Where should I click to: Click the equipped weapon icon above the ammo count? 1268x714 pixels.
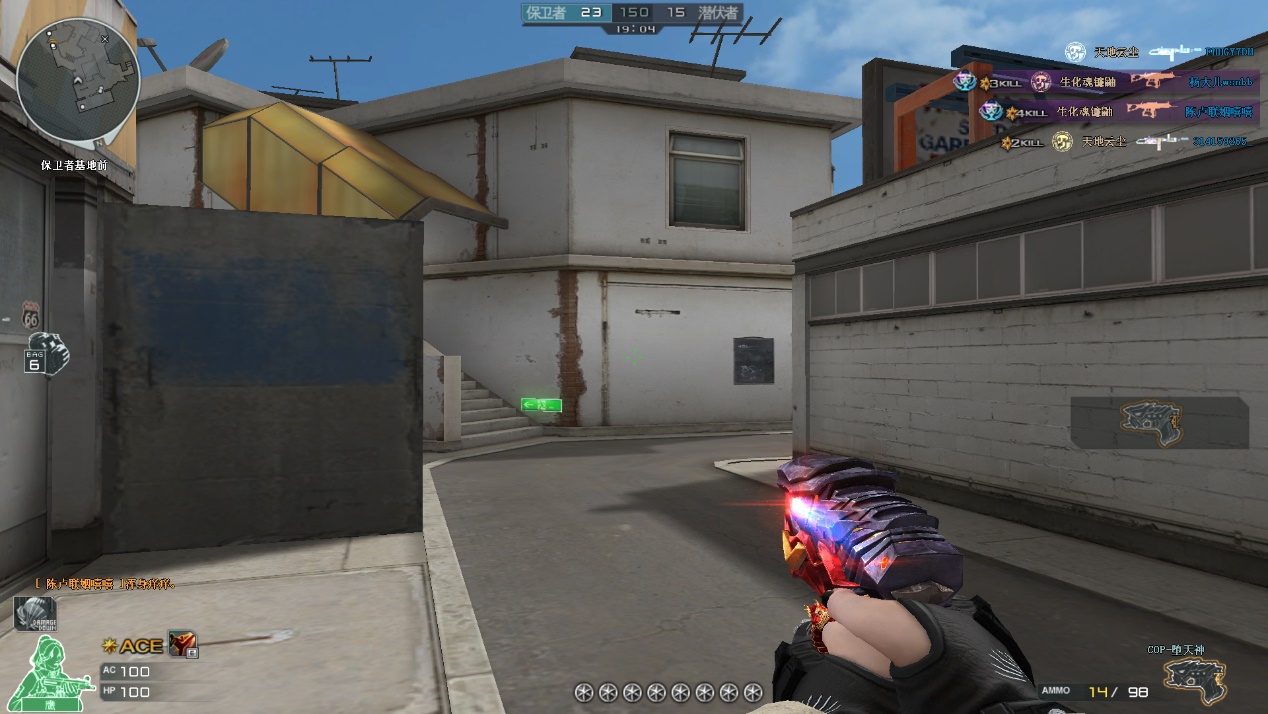pyautogui.click(x=1197, y=680)
